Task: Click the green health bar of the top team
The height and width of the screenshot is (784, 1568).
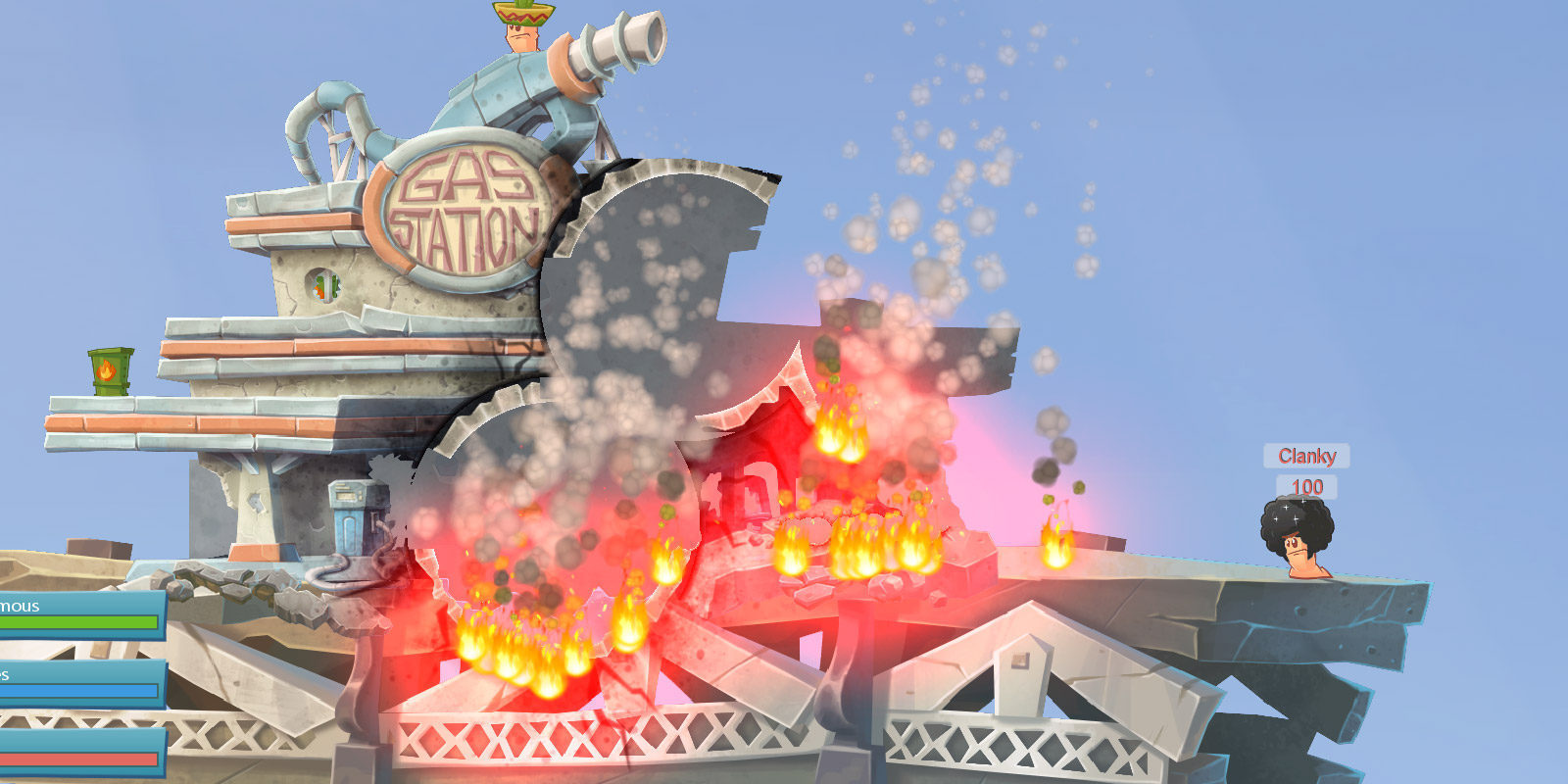Action: [x=76, y=621]
